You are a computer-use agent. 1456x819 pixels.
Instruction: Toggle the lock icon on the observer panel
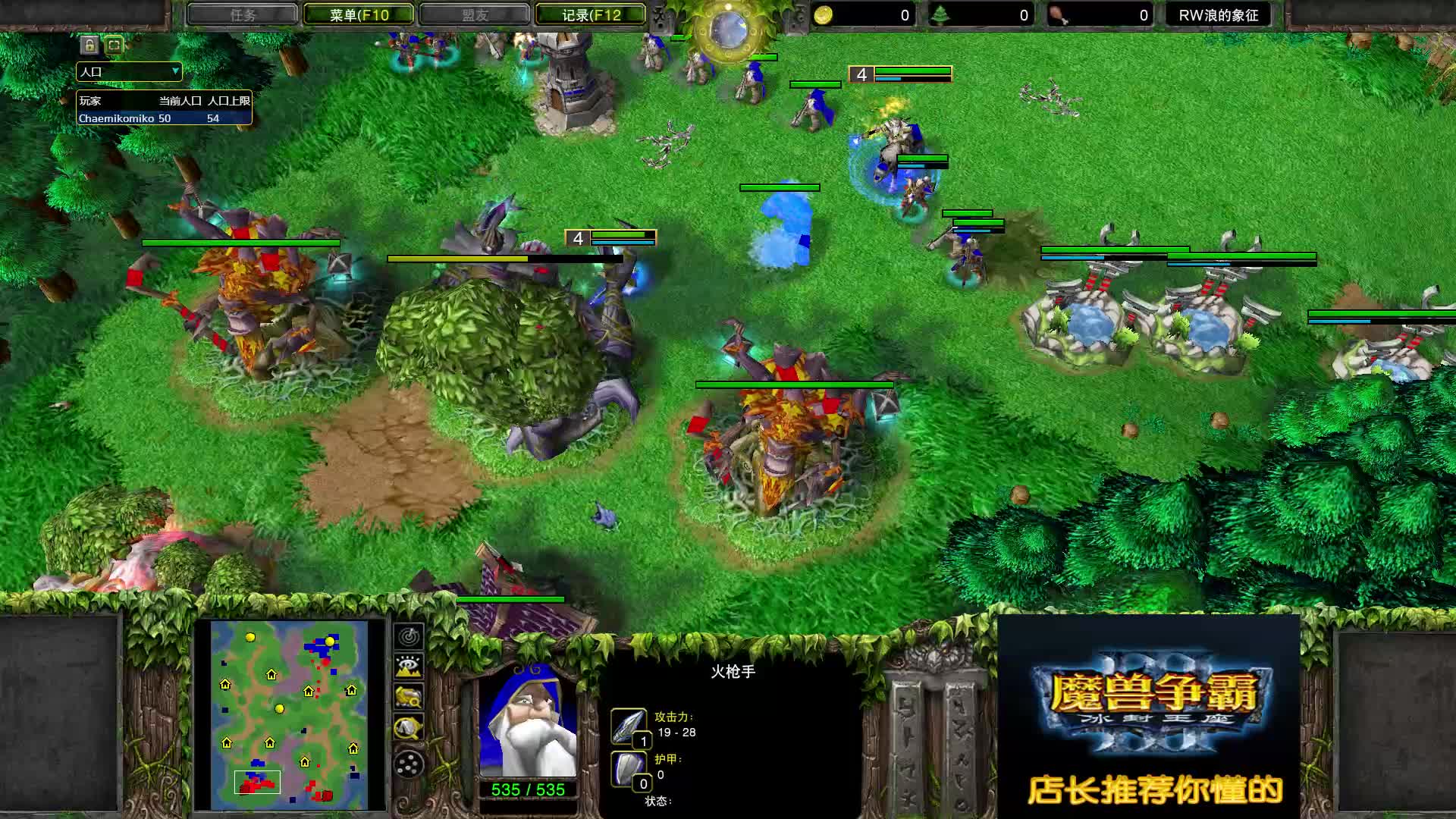click(89, 45)
